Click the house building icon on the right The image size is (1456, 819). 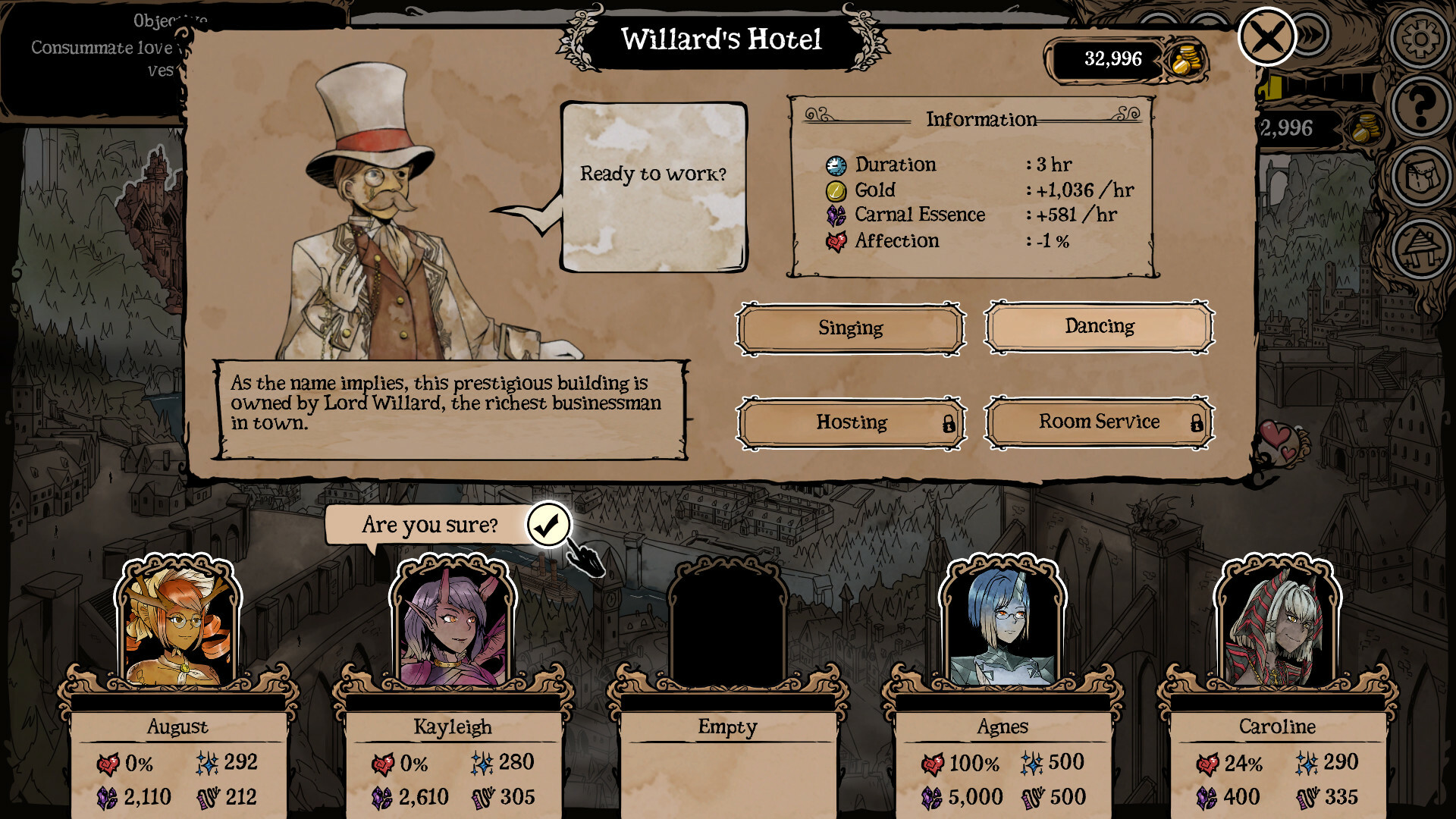click(x=1420, y=246)
